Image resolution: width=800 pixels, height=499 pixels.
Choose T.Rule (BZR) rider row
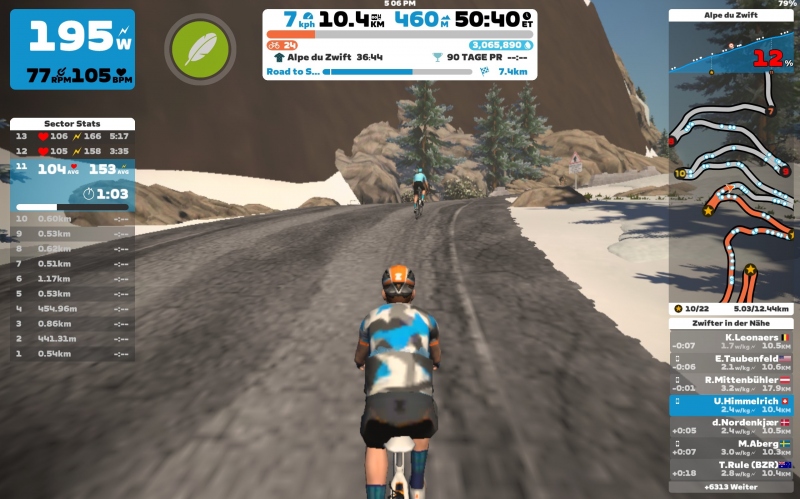pos(731,469)
